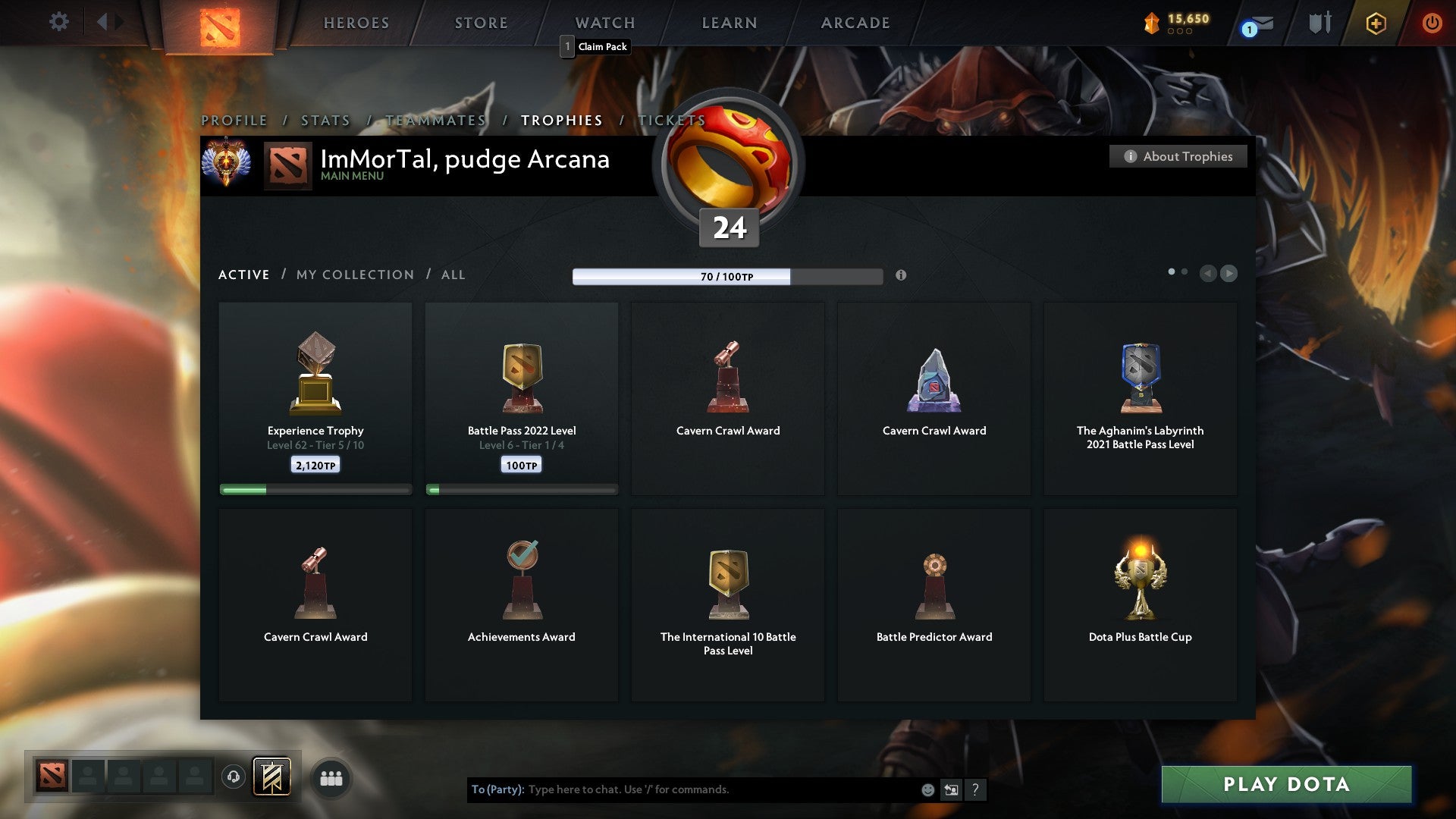Switch to the Watch section
Viewport: 1456px width, 819px height.
click(605, 23)
